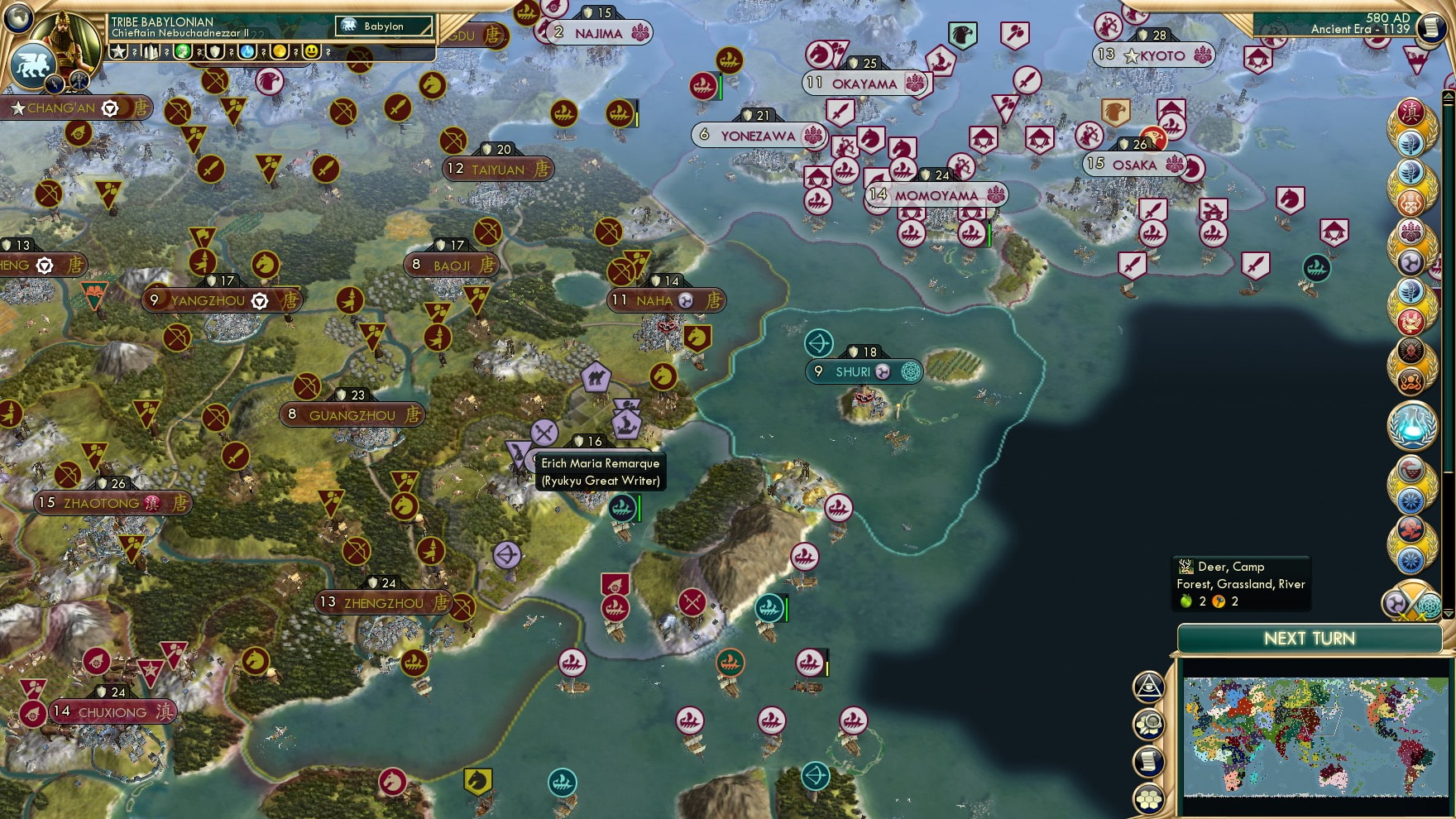Open the notification log scroll icon

1147,761
